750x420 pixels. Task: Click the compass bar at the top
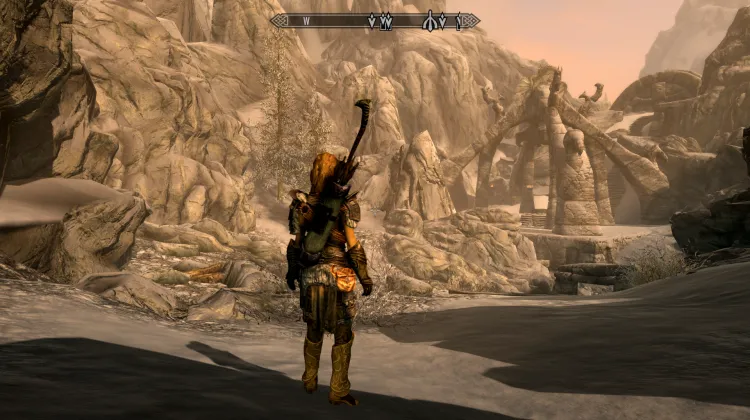click(375, 20)
